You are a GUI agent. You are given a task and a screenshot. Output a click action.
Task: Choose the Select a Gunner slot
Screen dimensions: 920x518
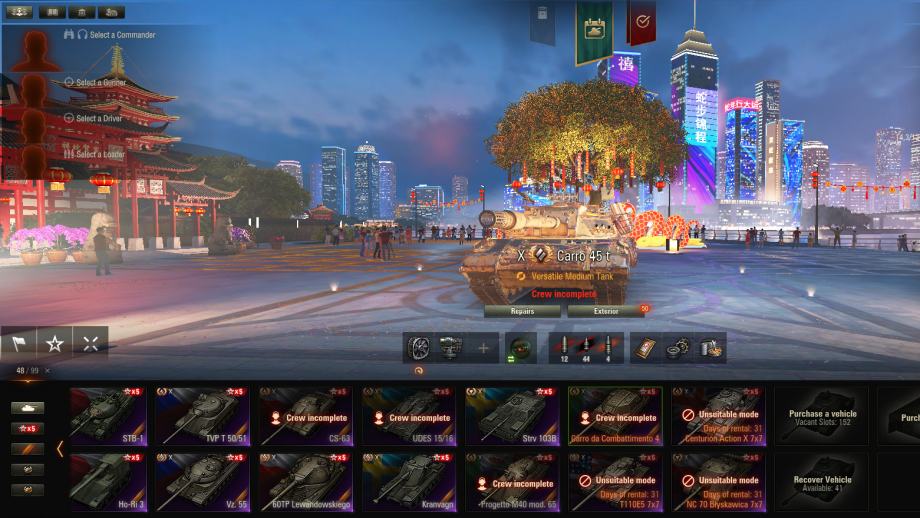point(96,82)
